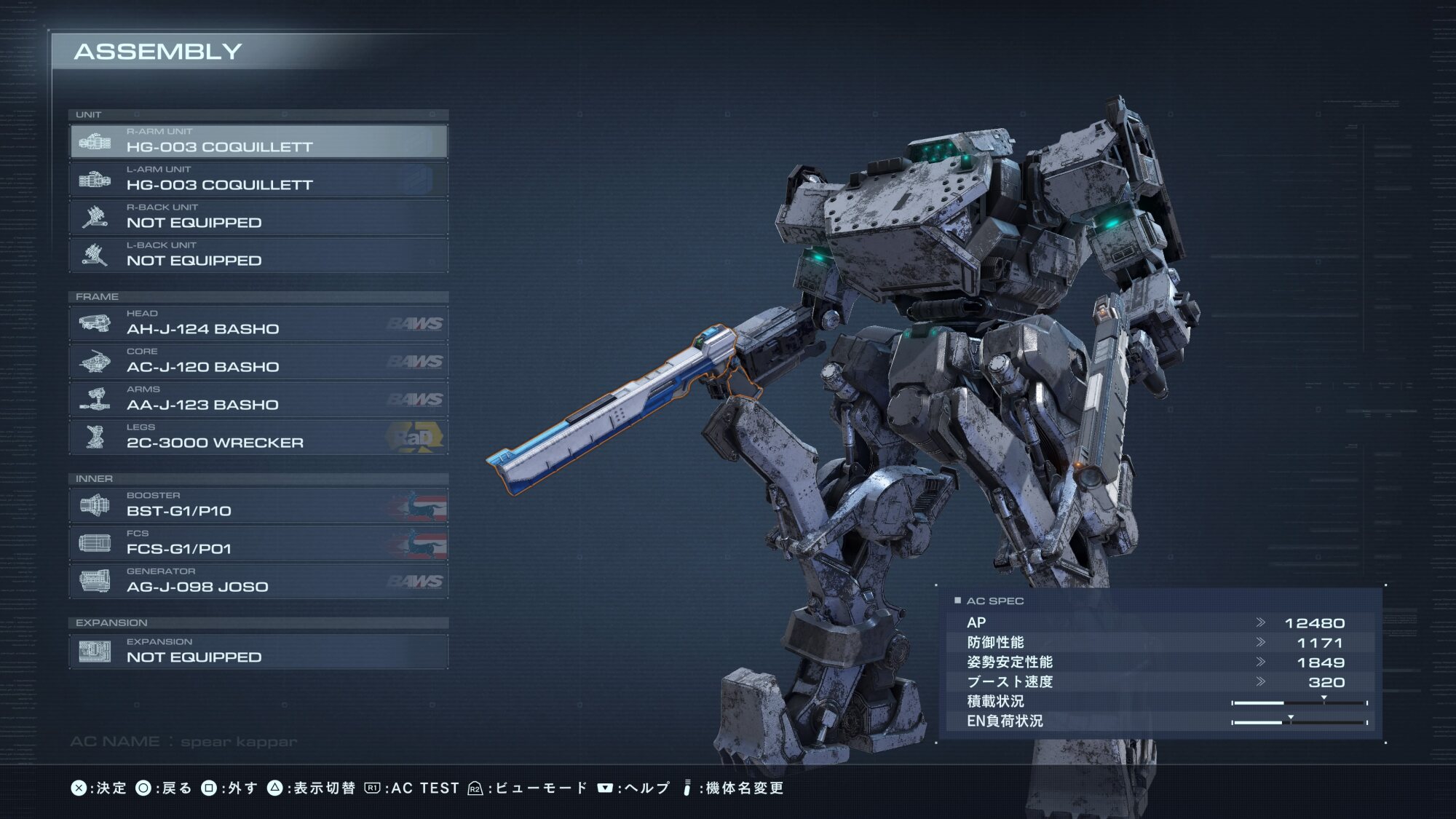Image resolution: width=1456 pixels, height=819 pixels.
Task: Open the BOOSTER BST-G1/P10 slot
Action: click(x=258, y=505)
